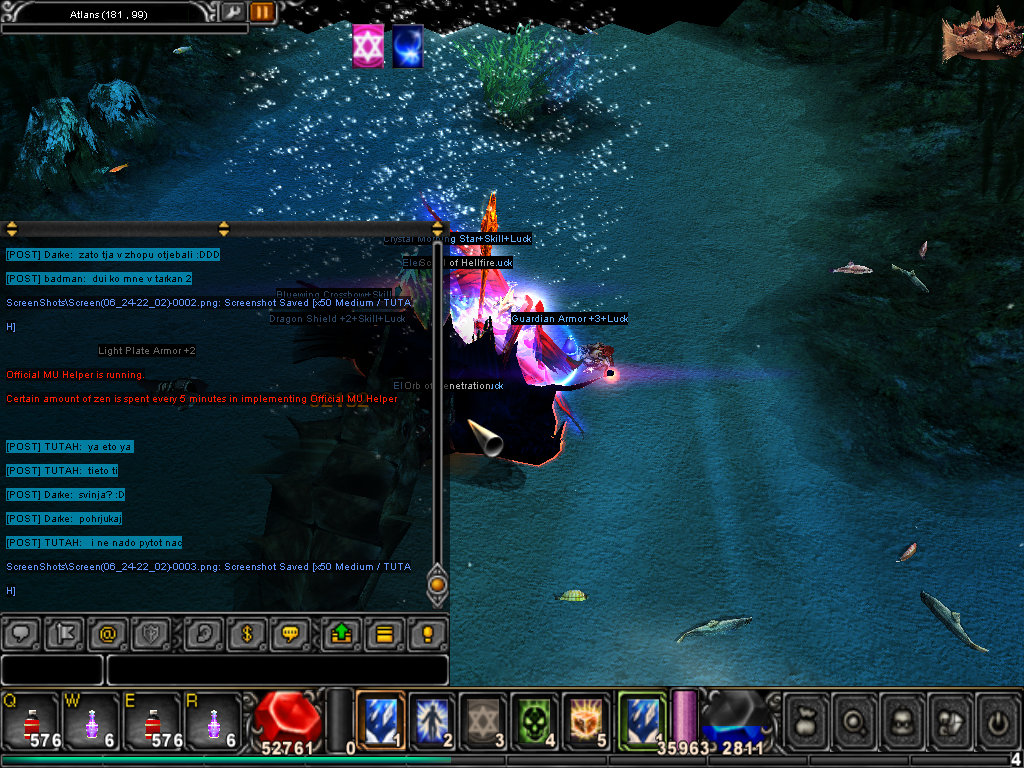This screenshot has width=1024, height=768.
Task: Open the character info helmet button
Action: [903, 720]
